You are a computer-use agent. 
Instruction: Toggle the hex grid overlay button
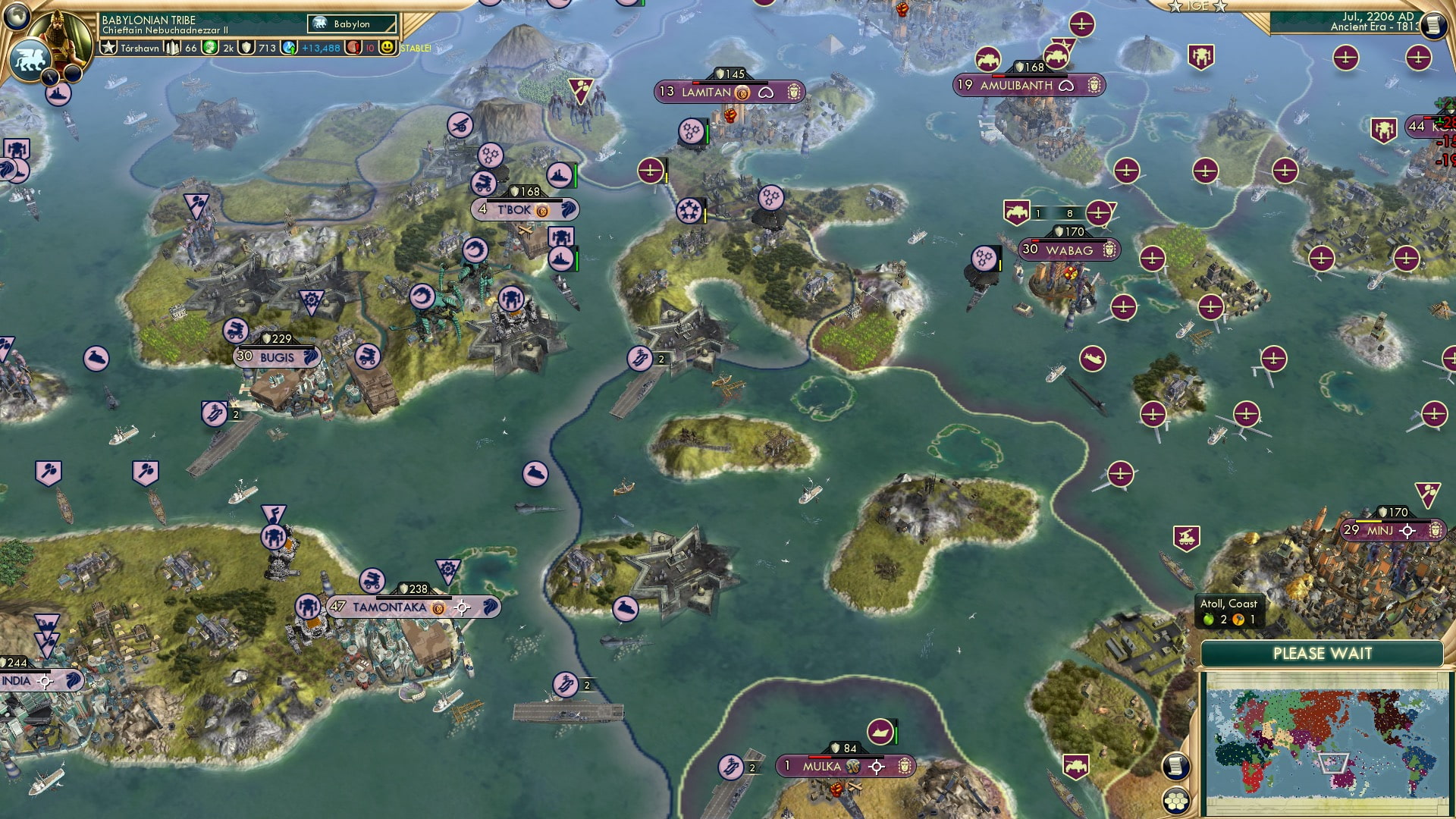1176,801
